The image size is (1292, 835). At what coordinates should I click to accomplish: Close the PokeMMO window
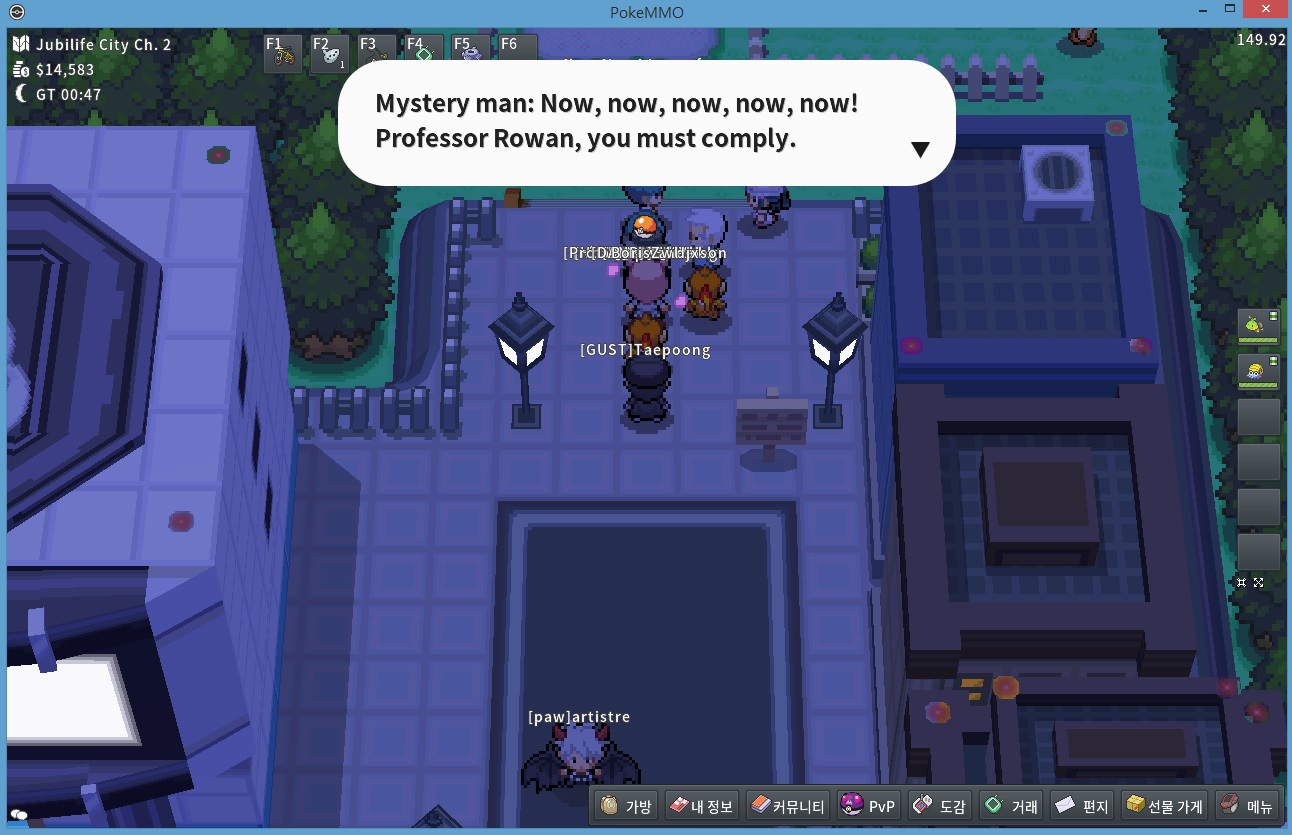click(1268, 9)
